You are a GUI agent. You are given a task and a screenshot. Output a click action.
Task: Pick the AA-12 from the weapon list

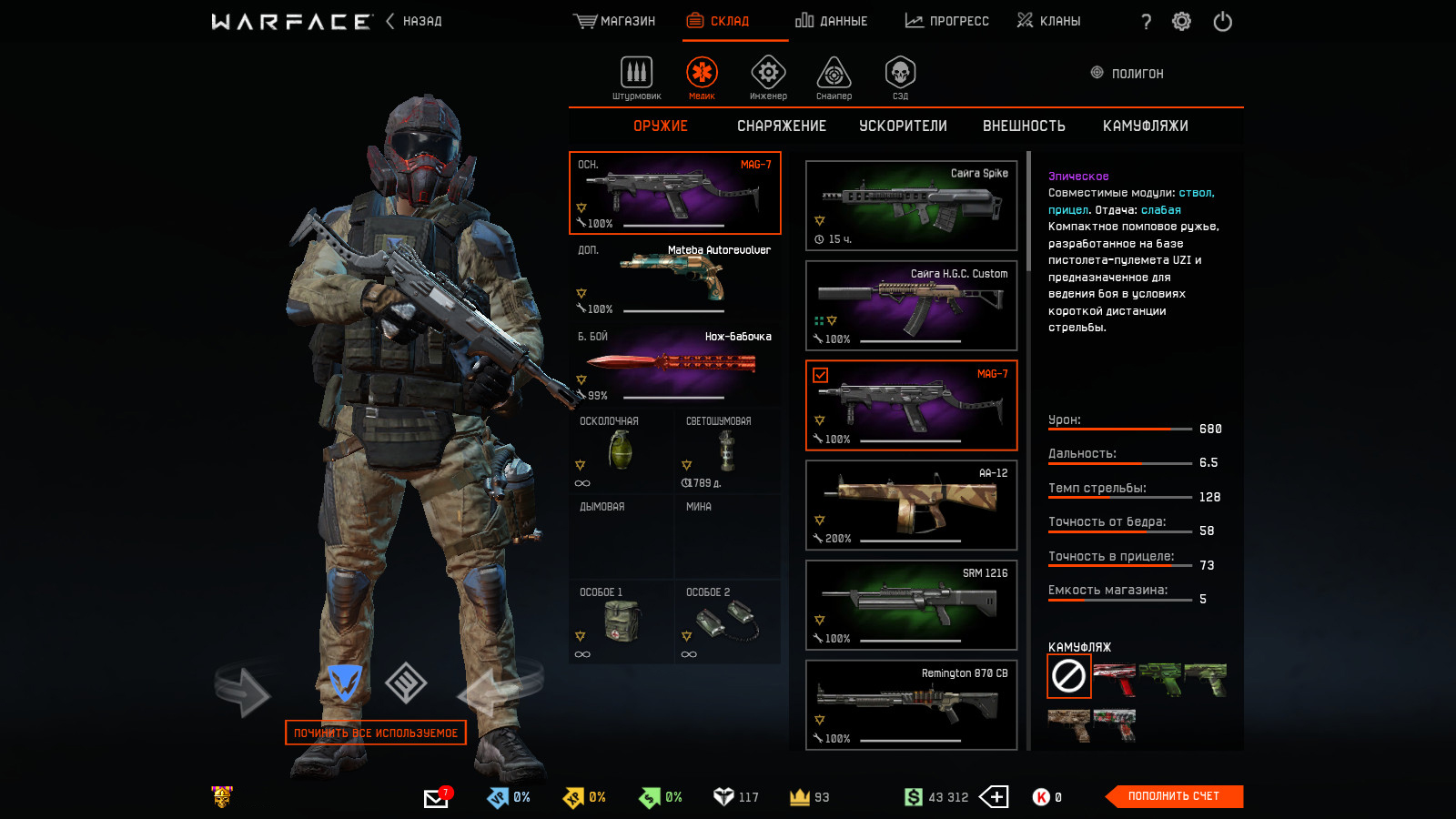click(911, 505)
